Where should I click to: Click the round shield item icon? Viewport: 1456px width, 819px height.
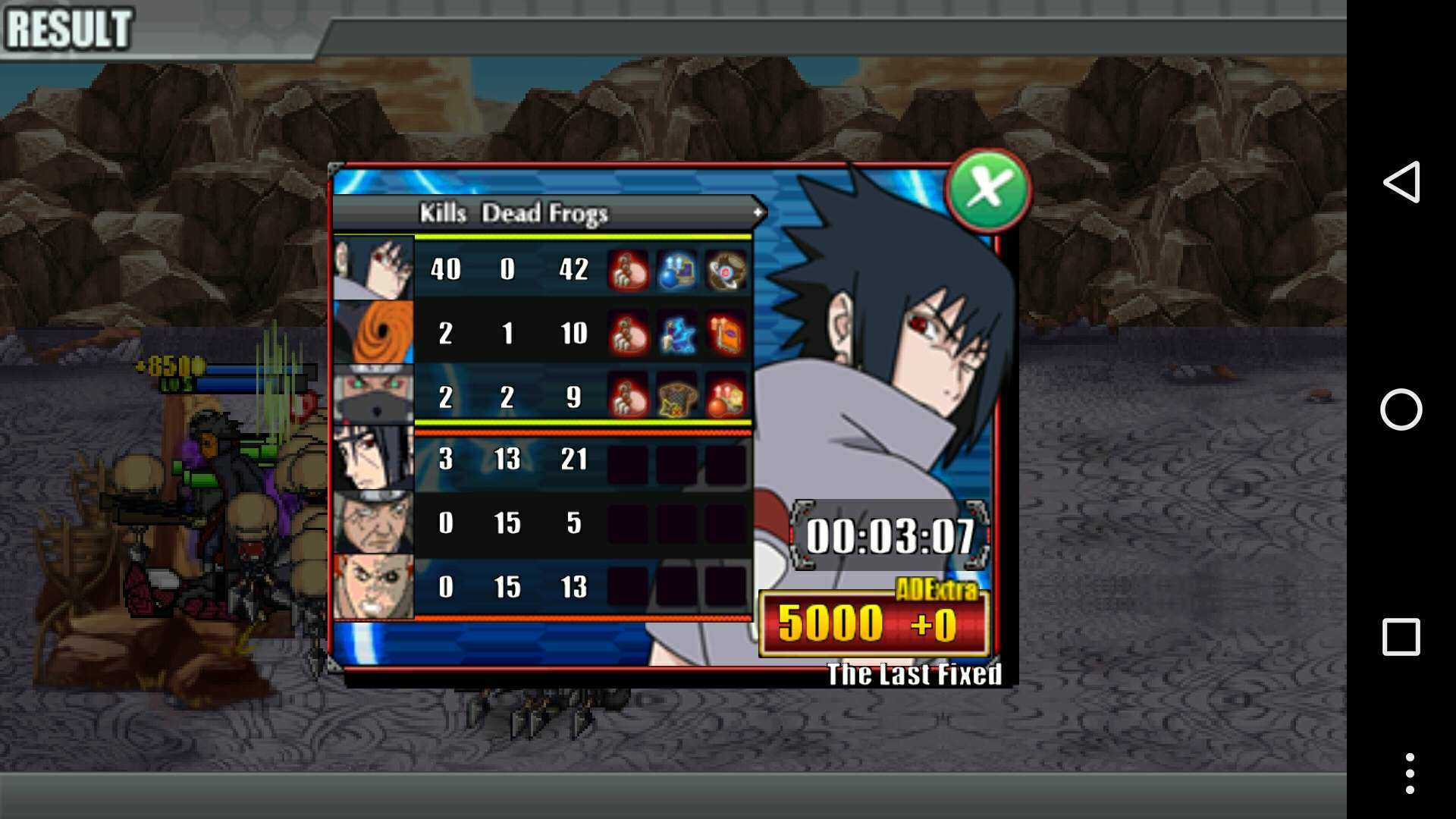pos(726,270)
